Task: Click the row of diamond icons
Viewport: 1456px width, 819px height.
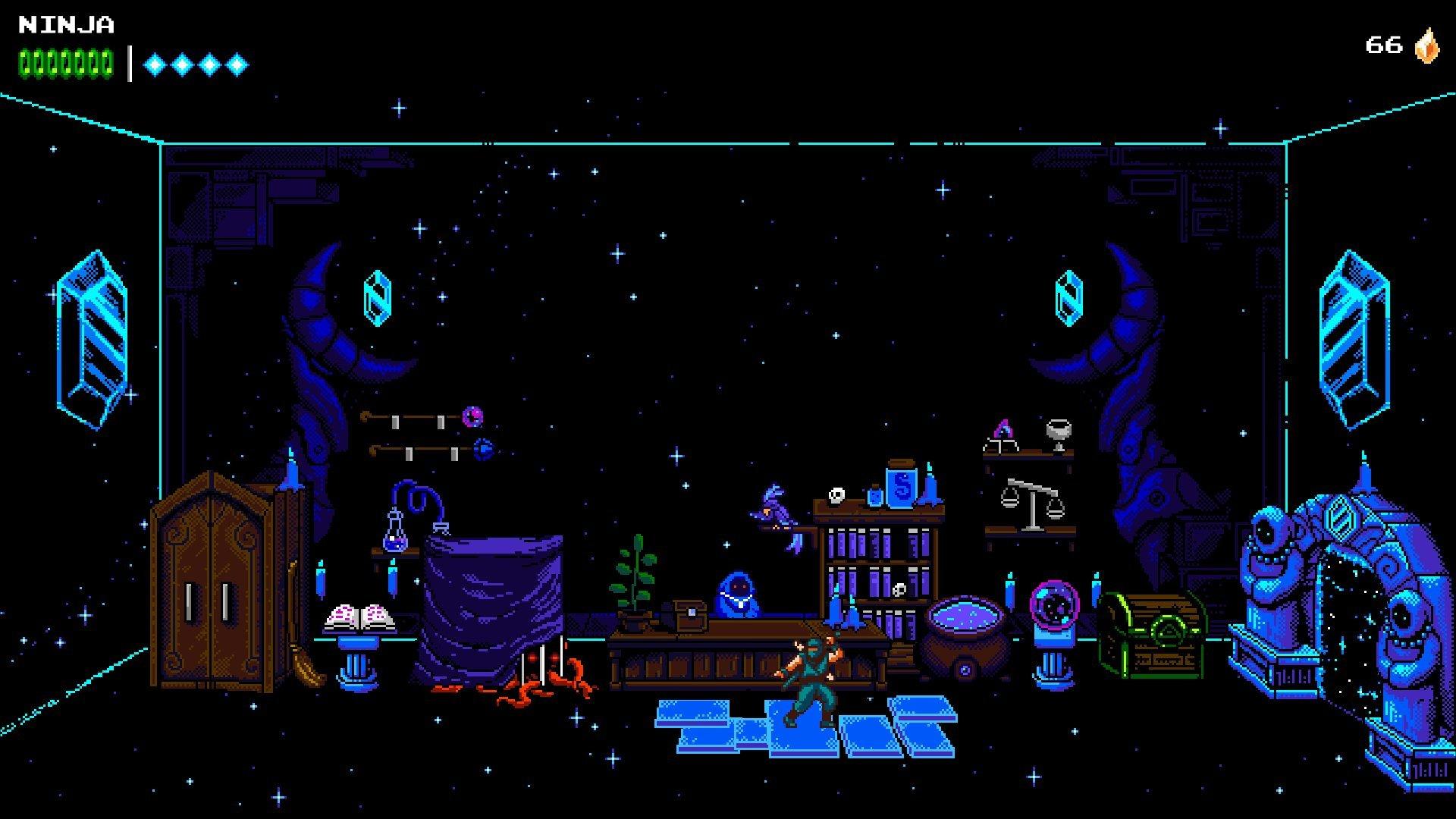Action: pyautogui.click(x=196, y=65)
